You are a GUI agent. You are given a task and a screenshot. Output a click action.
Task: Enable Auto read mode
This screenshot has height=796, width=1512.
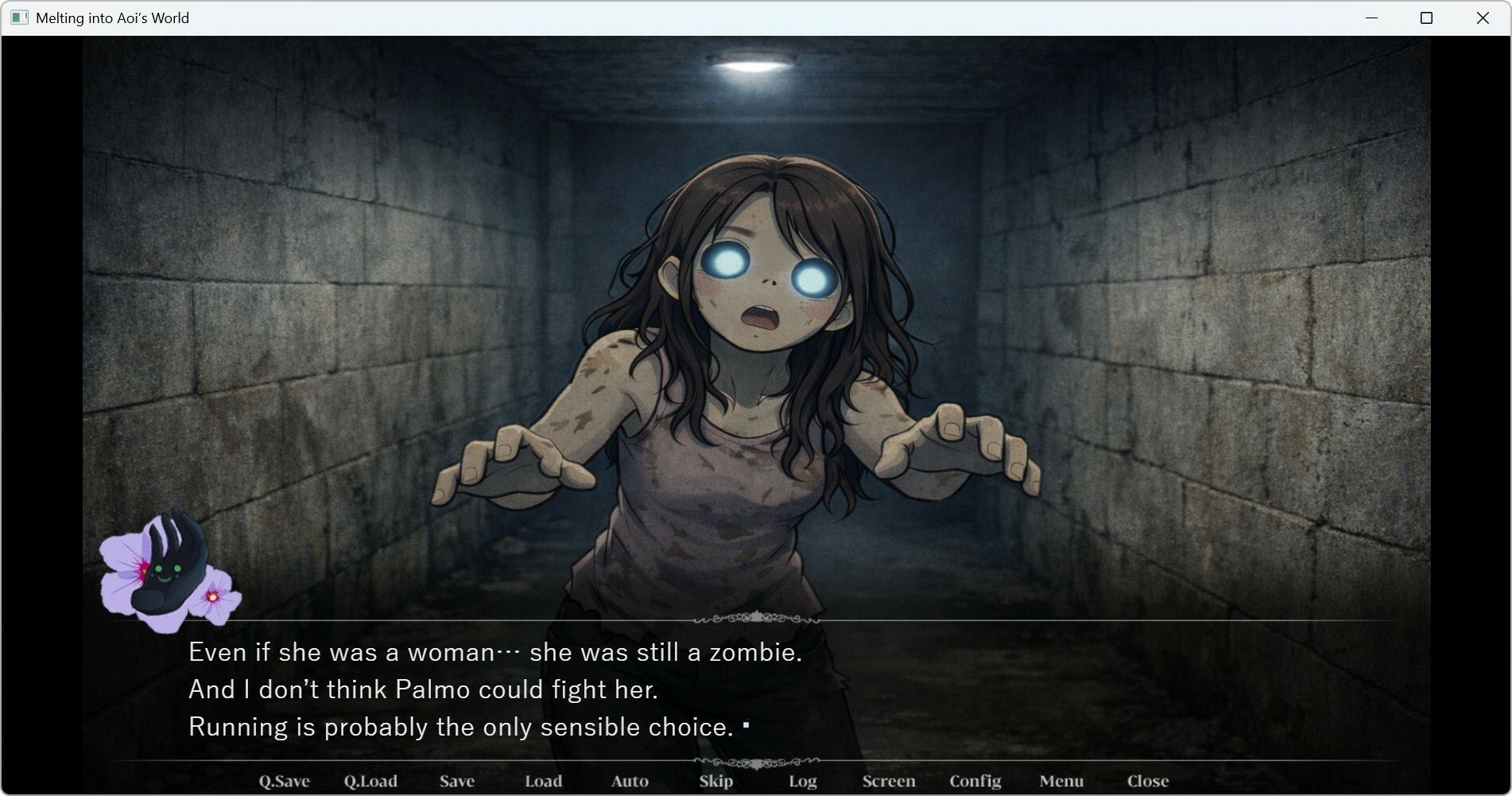[x=629, y=781]
